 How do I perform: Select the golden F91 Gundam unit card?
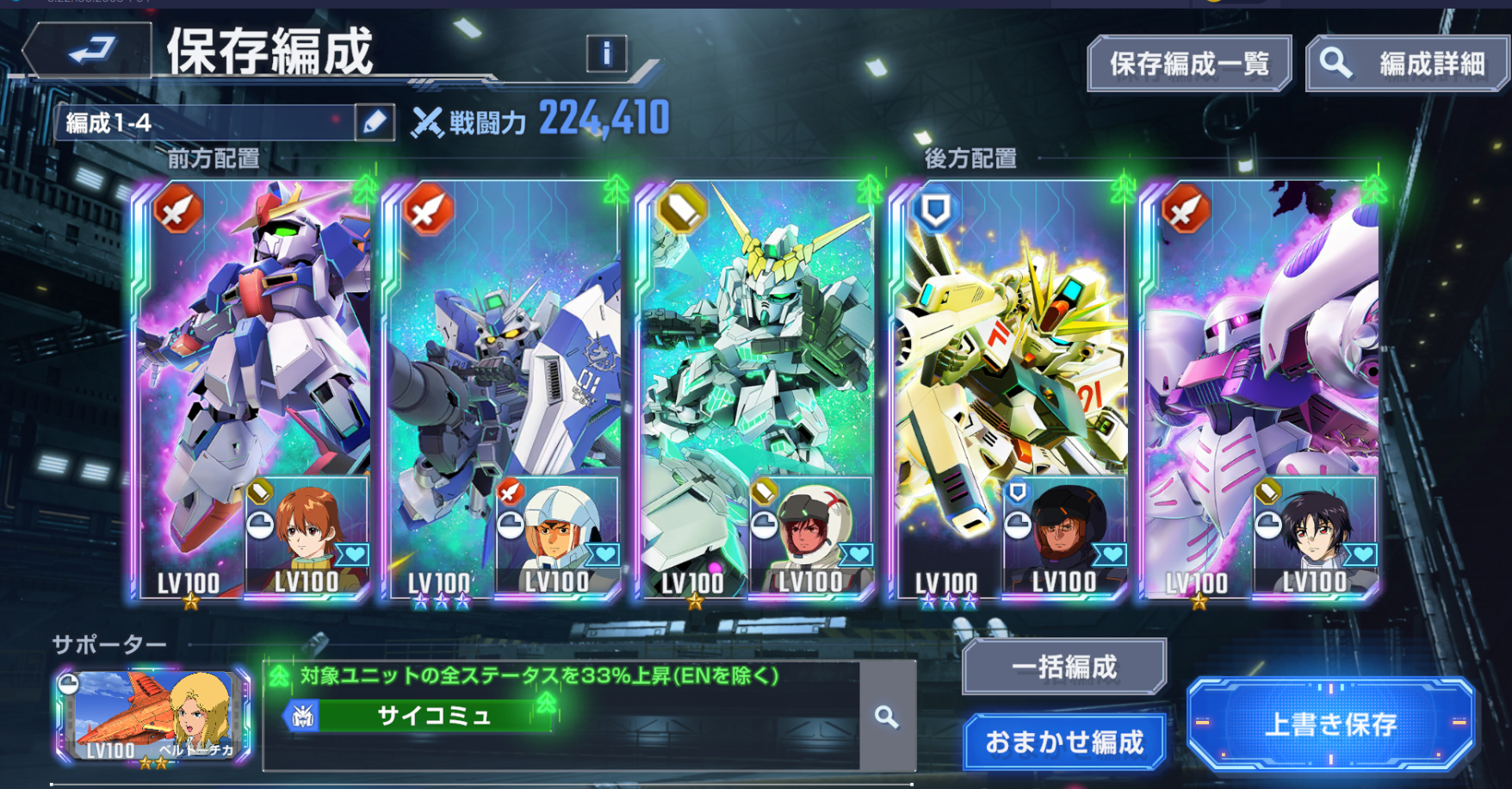(1007, 345)
